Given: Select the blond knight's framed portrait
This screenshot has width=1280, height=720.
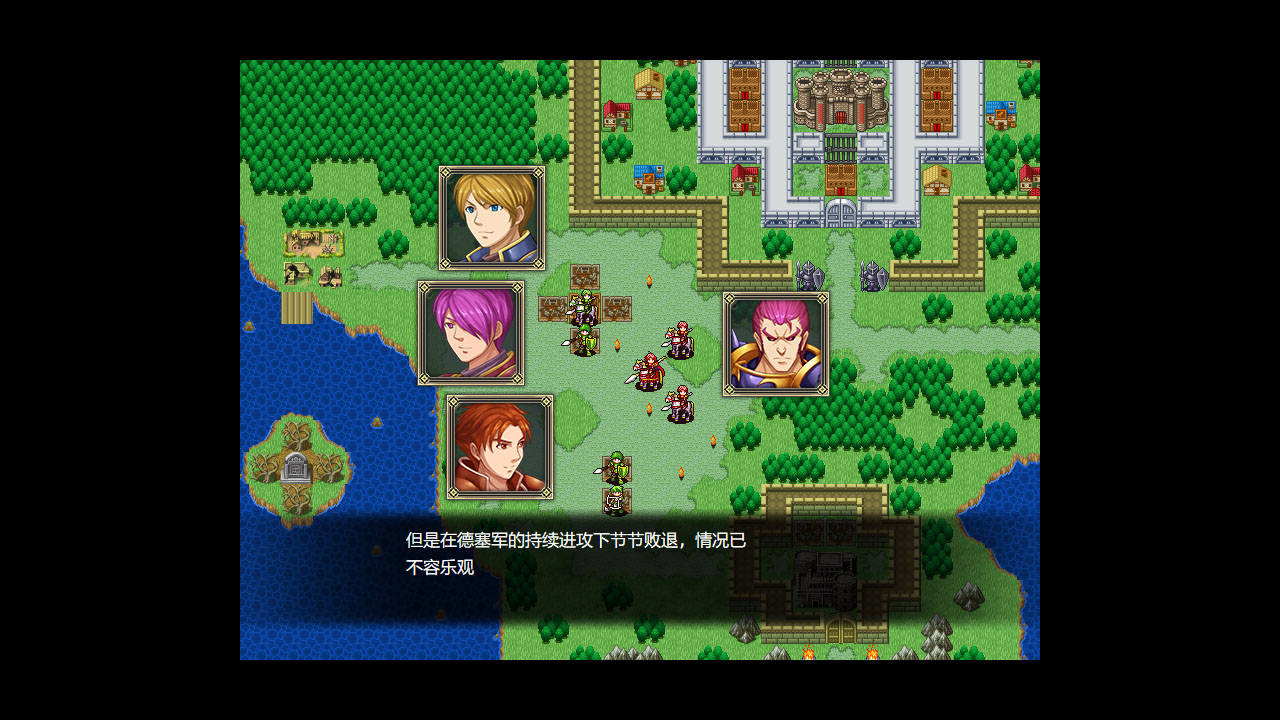Looking at the screenshot, I should tap(492, 216).
